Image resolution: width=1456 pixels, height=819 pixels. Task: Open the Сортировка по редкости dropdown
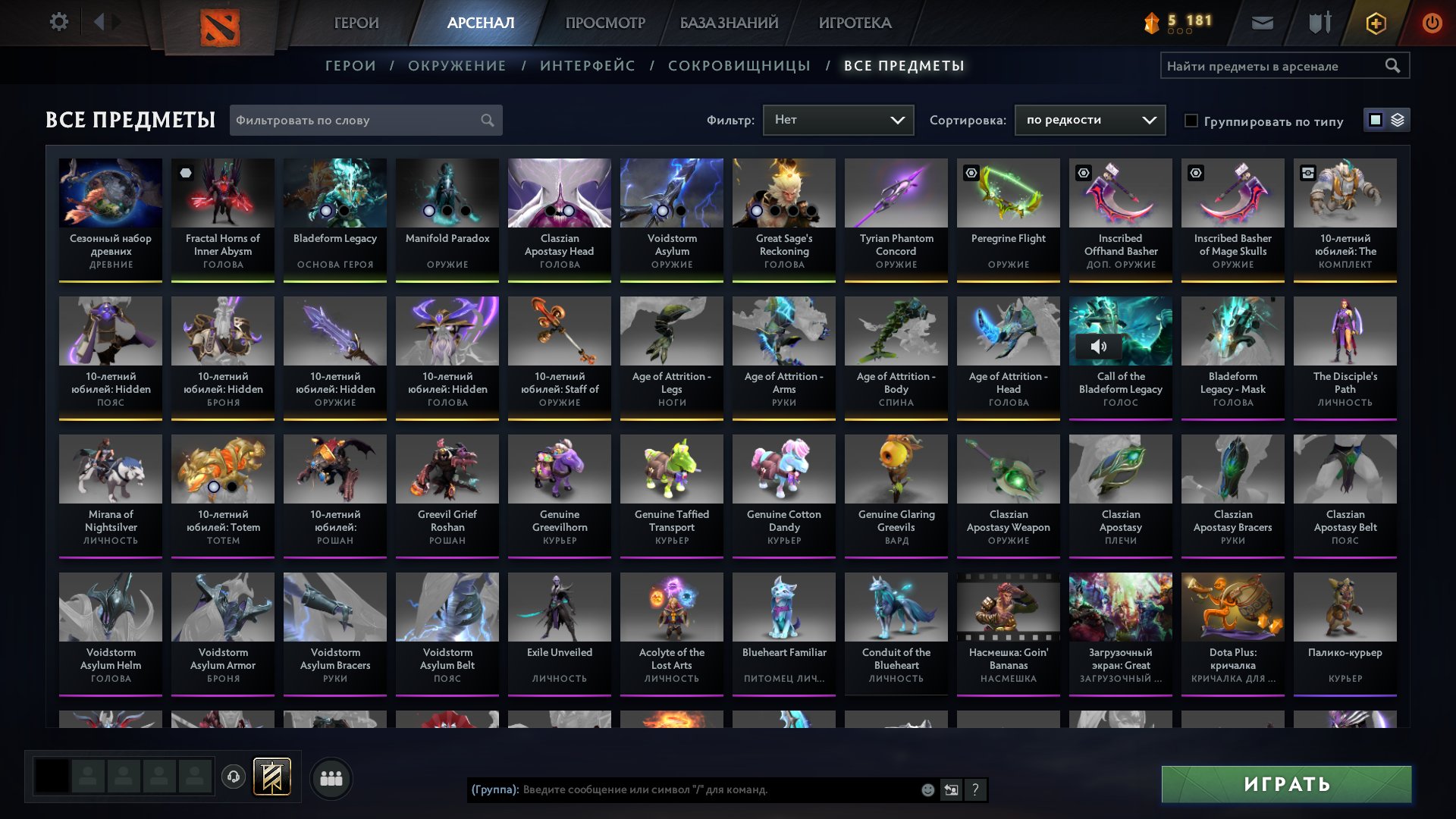pyautogui.click(x=1090, y=120)
